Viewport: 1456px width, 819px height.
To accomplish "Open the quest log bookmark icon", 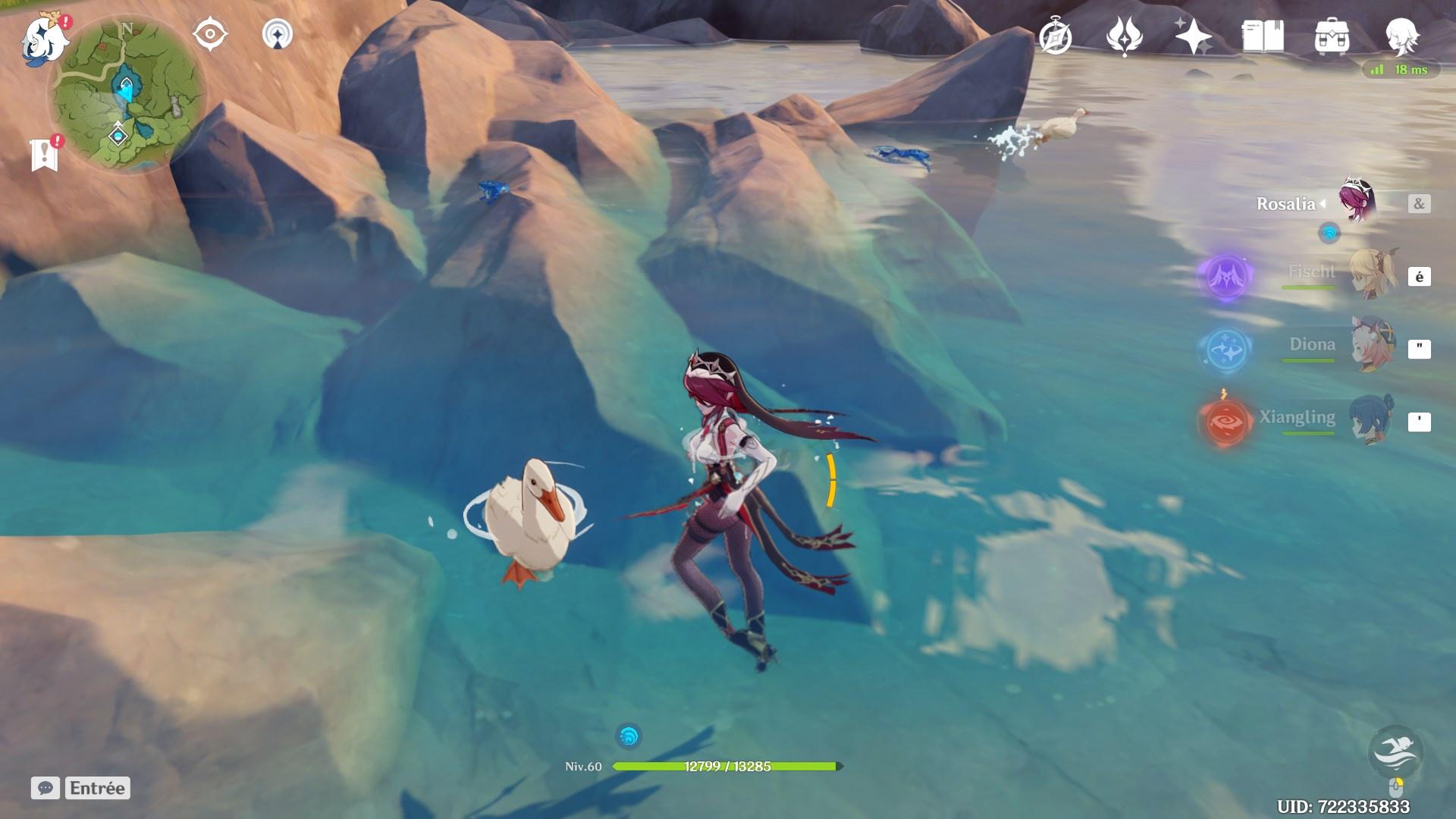I will point(45,154).
